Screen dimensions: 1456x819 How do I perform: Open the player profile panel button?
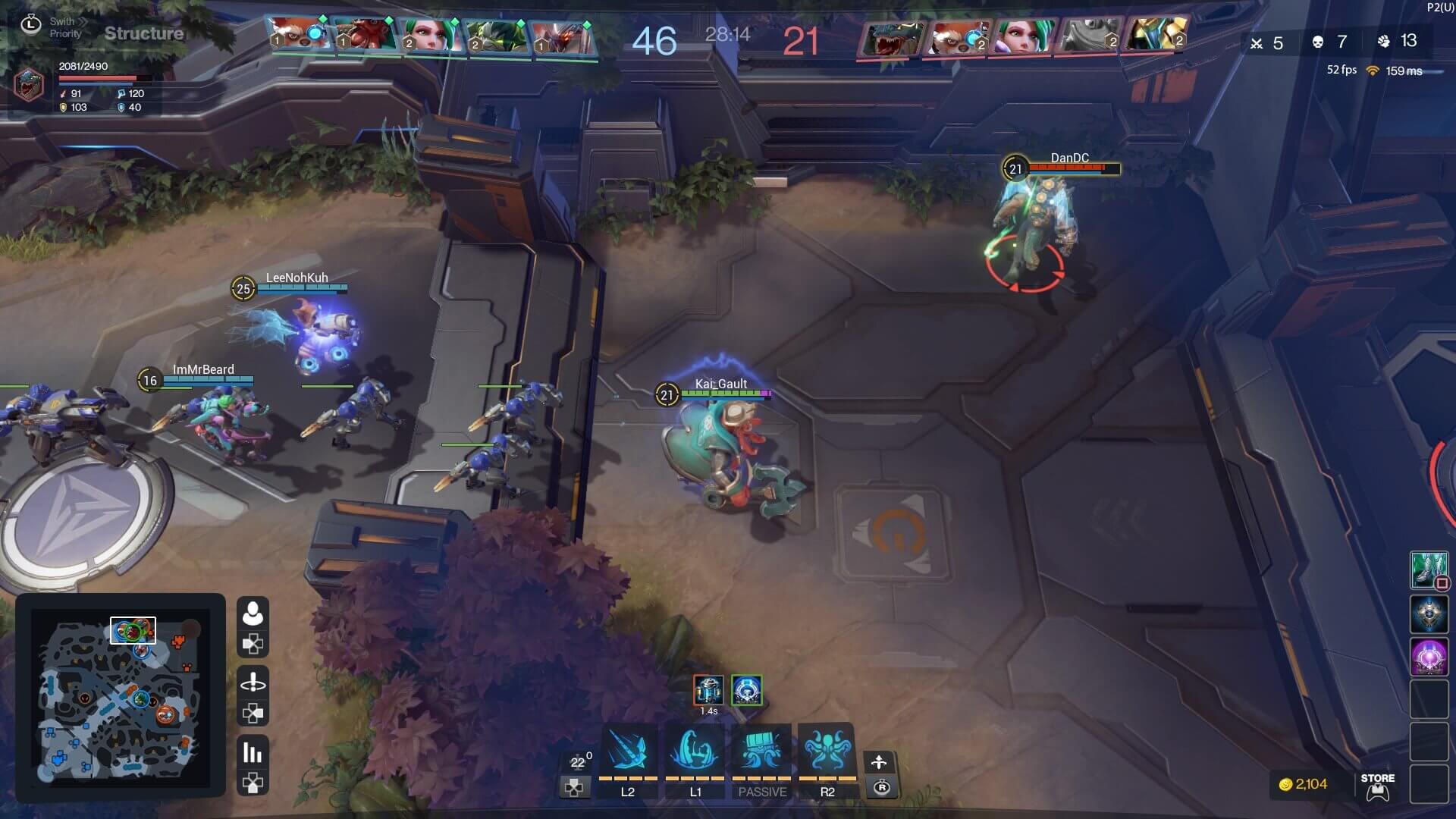[x=253, y=613]
